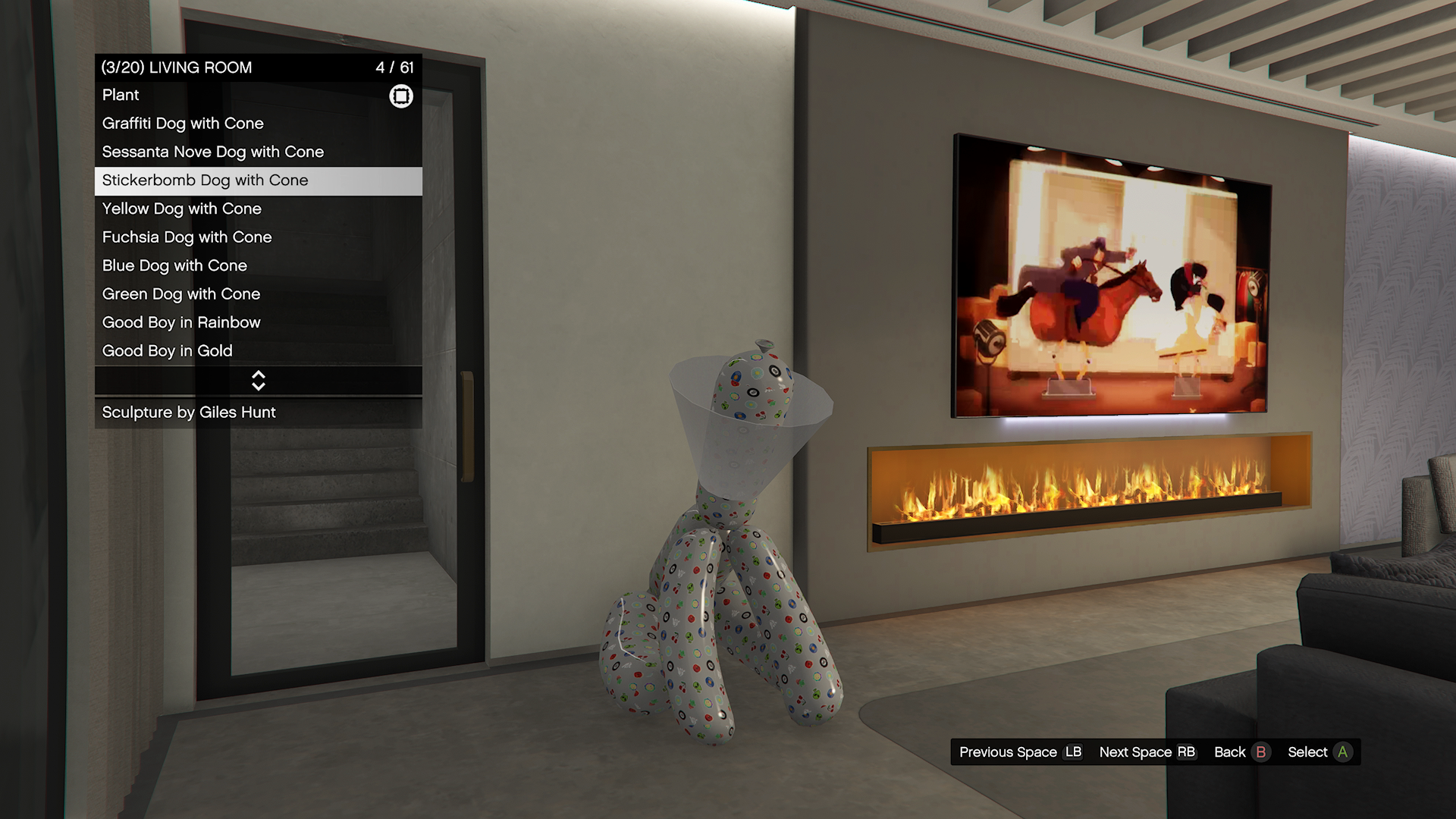The height and width of the screenshot is (819, 1456).
Task: Select Blue Dog with Cone
Action: (258, 266)
